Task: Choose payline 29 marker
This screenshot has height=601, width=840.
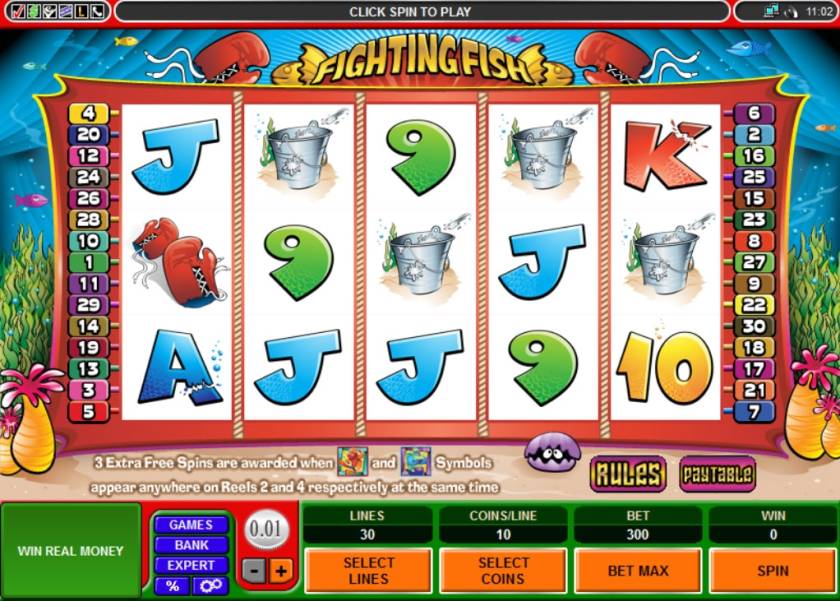Action: pyautogui.click(x=88, y=305)
